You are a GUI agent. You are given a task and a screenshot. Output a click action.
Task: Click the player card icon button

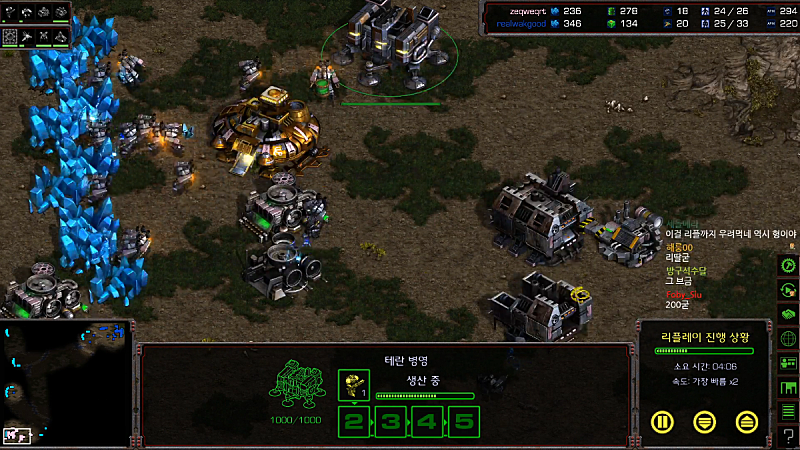coord(788,363)
